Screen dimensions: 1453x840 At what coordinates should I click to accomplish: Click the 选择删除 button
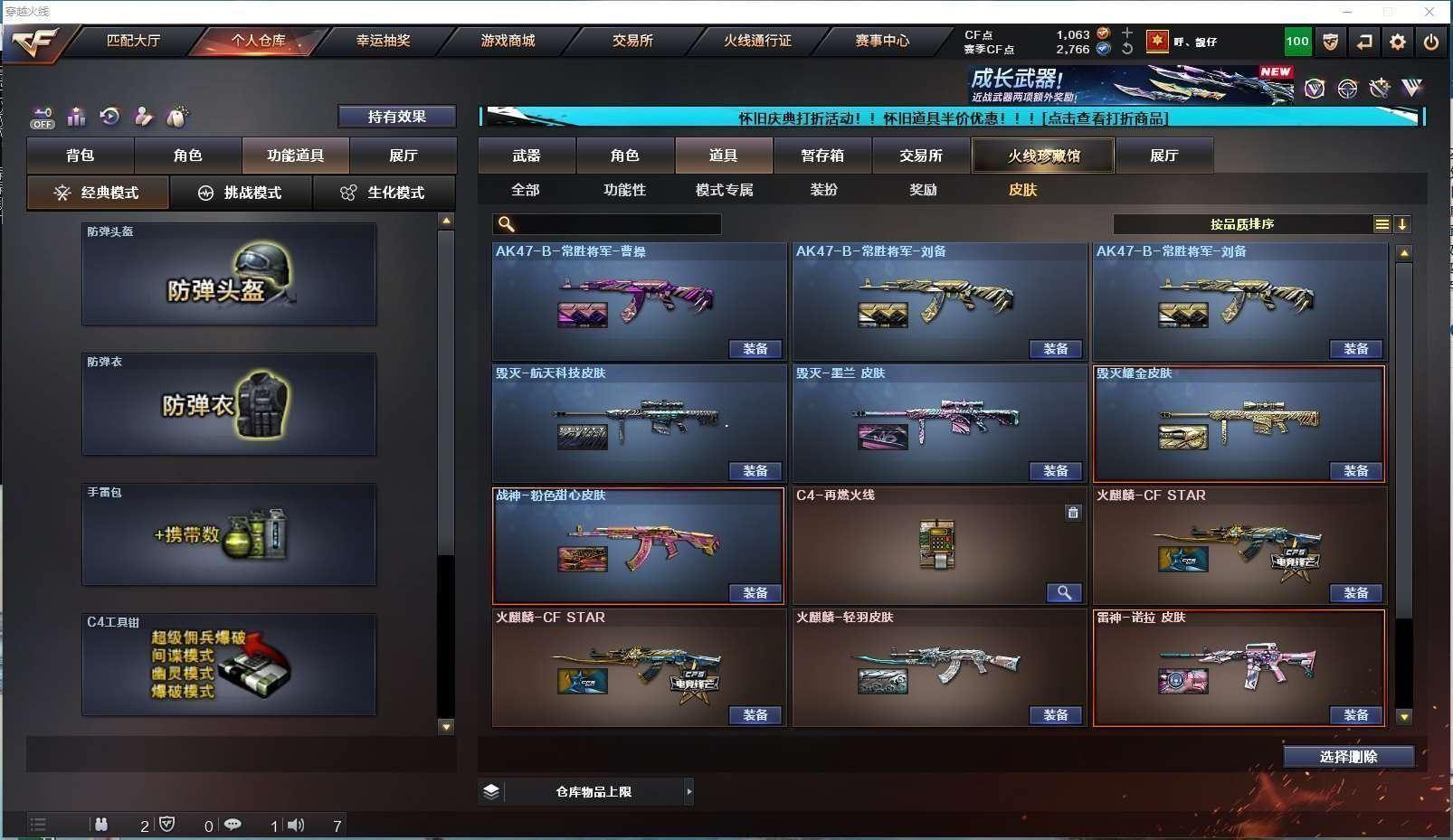[x=1348, y=757]
